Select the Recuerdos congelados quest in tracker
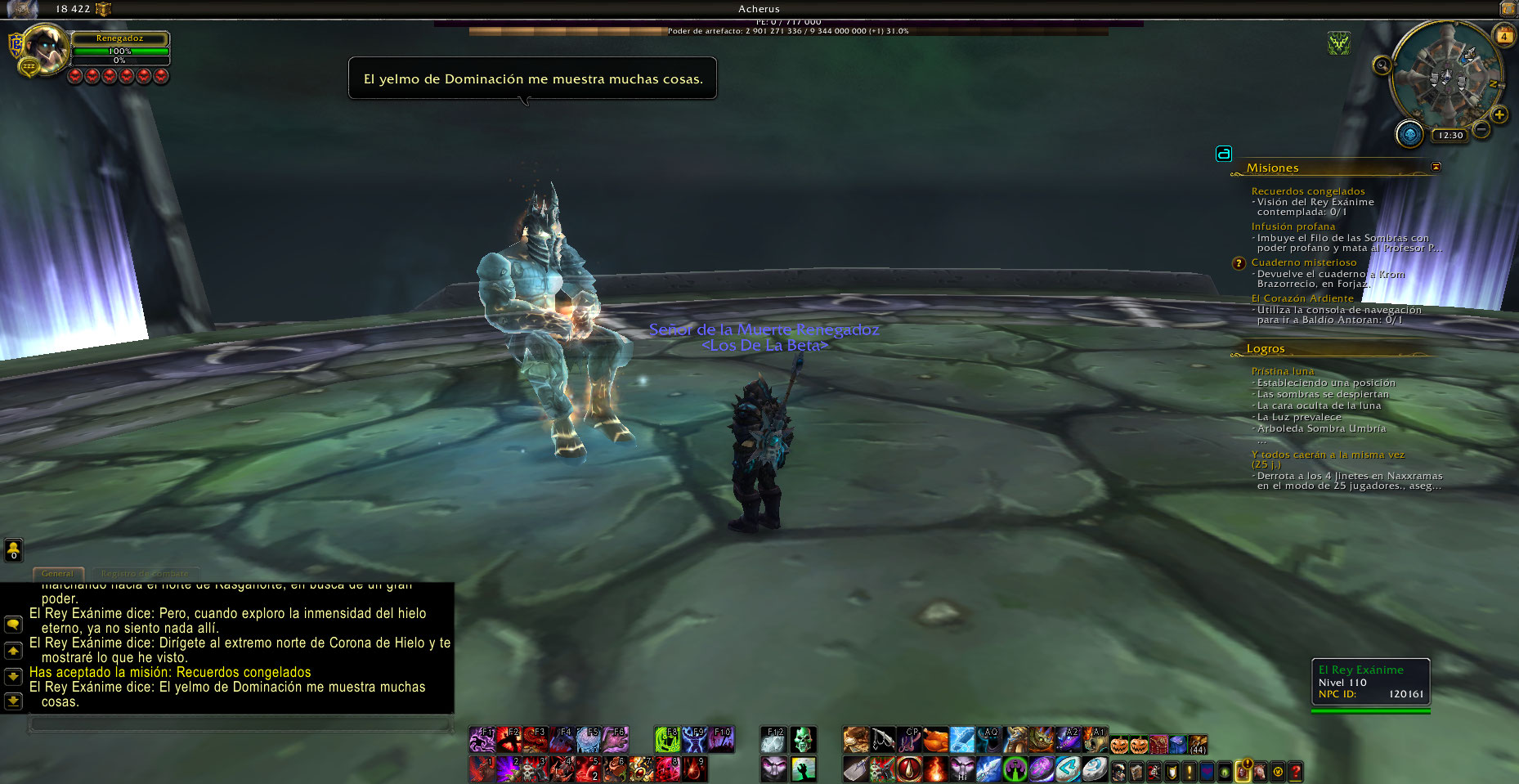This screenshot has width=1519, height=784. pos(1307,191)
